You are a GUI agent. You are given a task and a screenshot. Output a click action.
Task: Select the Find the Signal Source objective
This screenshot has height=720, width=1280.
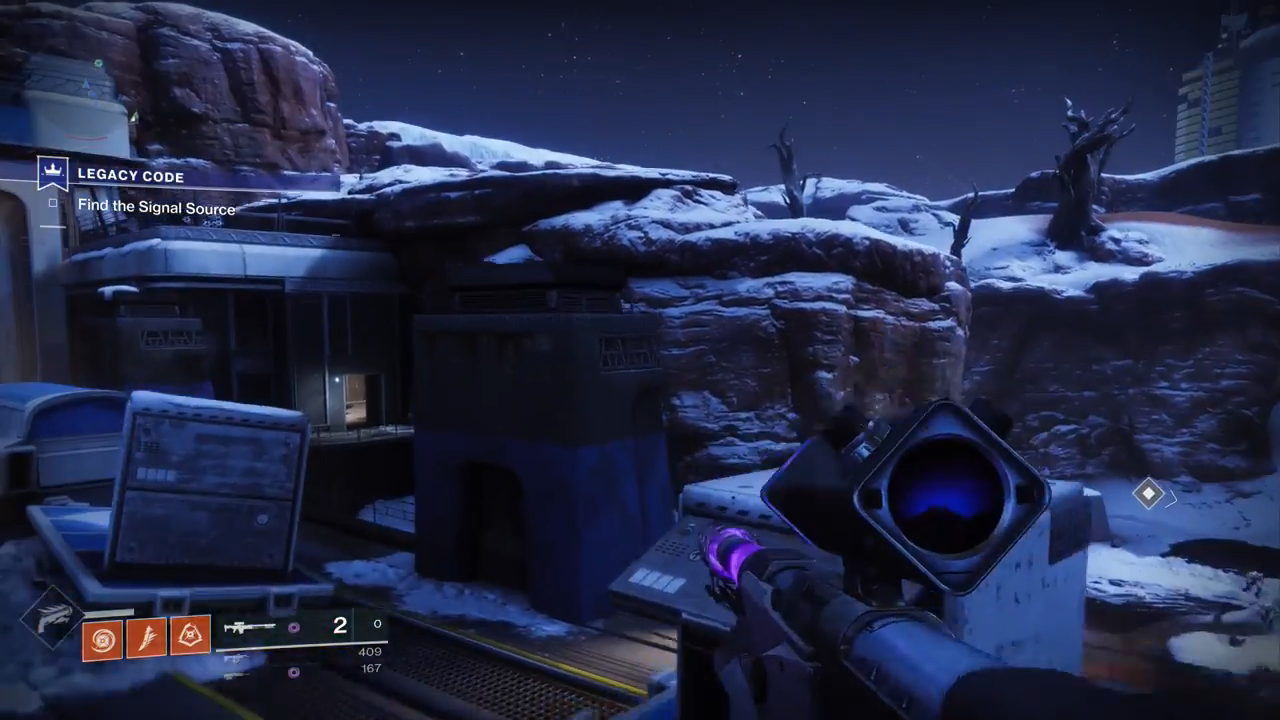click(x=156, y=207)
